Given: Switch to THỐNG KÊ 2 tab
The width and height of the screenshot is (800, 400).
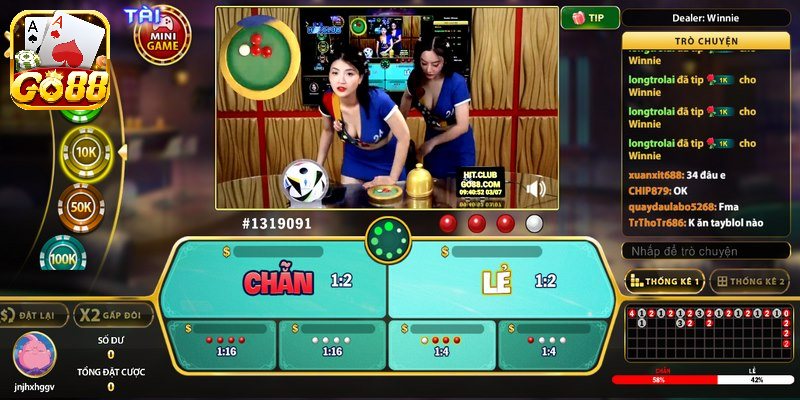Looking at the screenshot, I should click(749, 281).
